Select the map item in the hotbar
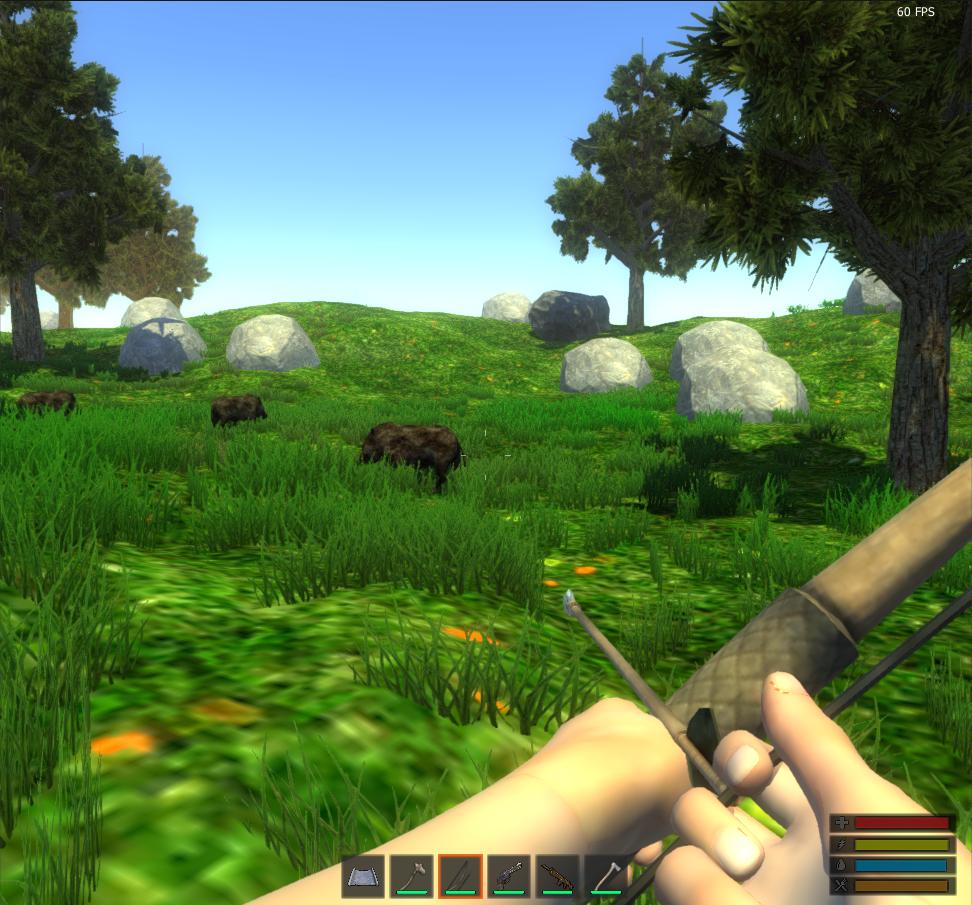 coord(363,876)
